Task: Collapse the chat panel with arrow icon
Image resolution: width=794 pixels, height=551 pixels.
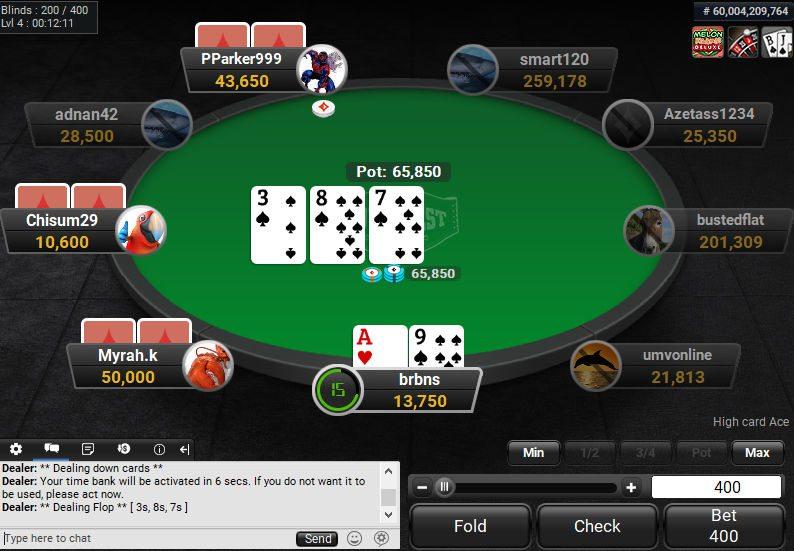Action: click(x=185, y=449)
